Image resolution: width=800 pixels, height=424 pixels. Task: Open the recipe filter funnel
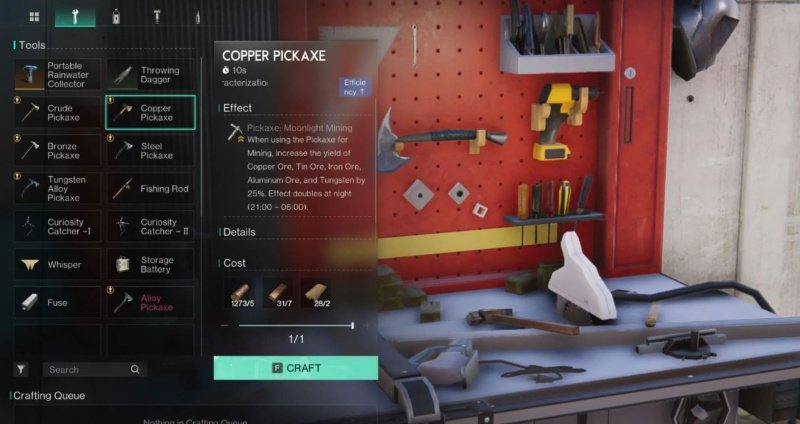tap(20, 370)
